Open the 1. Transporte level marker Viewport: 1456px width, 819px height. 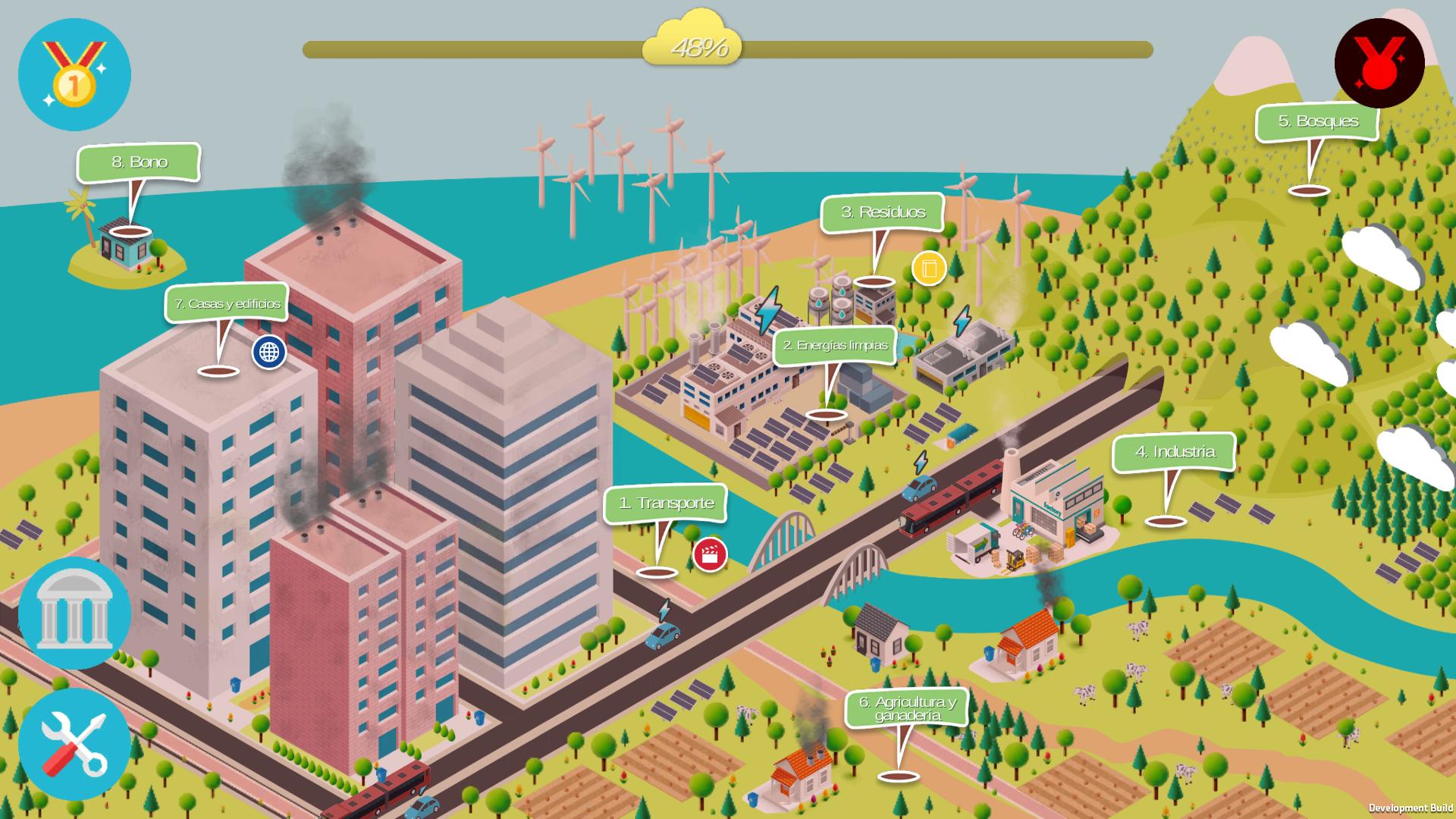tap(664, 503)
